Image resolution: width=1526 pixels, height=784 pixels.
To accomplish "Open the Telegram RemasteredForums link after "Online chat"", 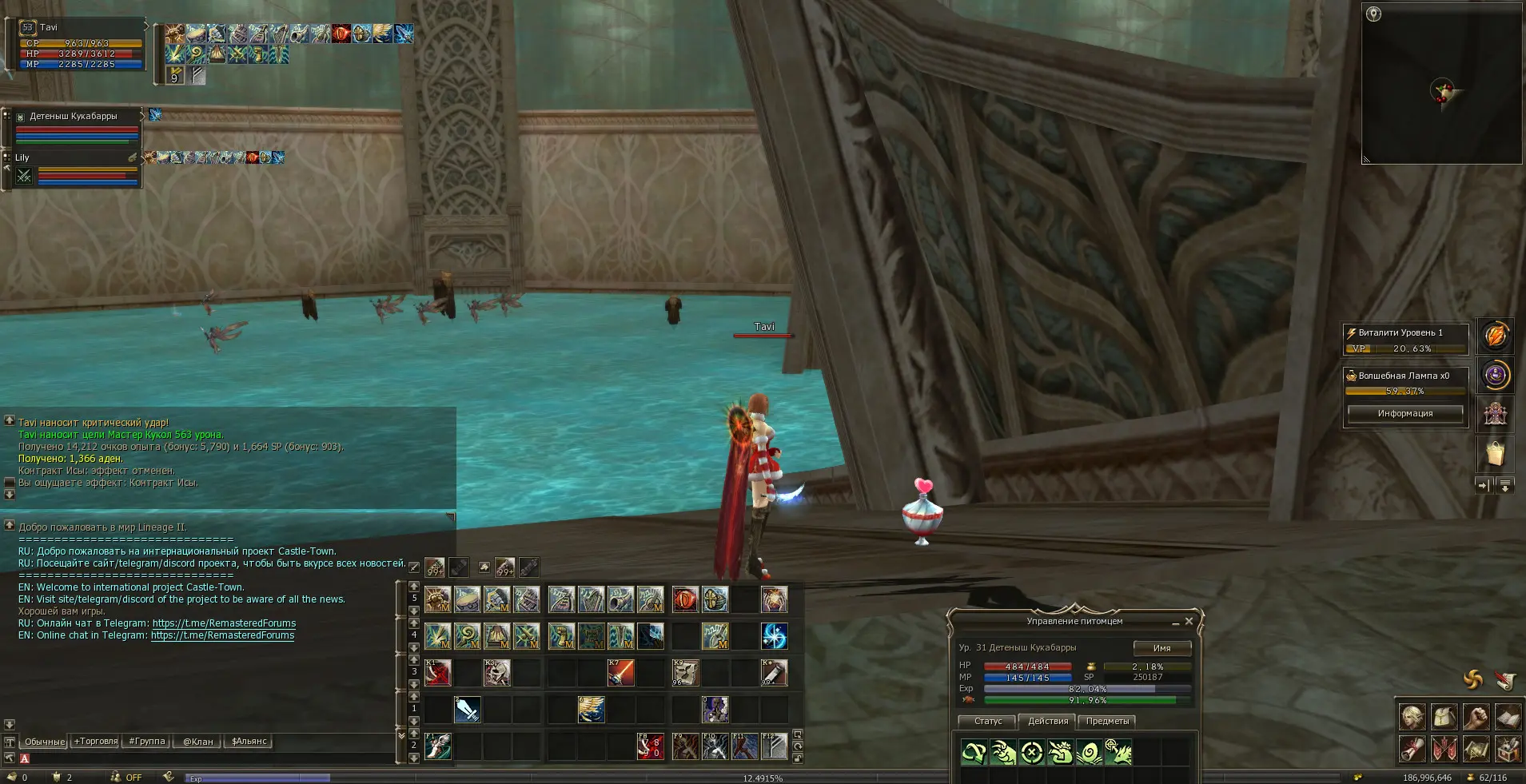I will click(222, 635).
